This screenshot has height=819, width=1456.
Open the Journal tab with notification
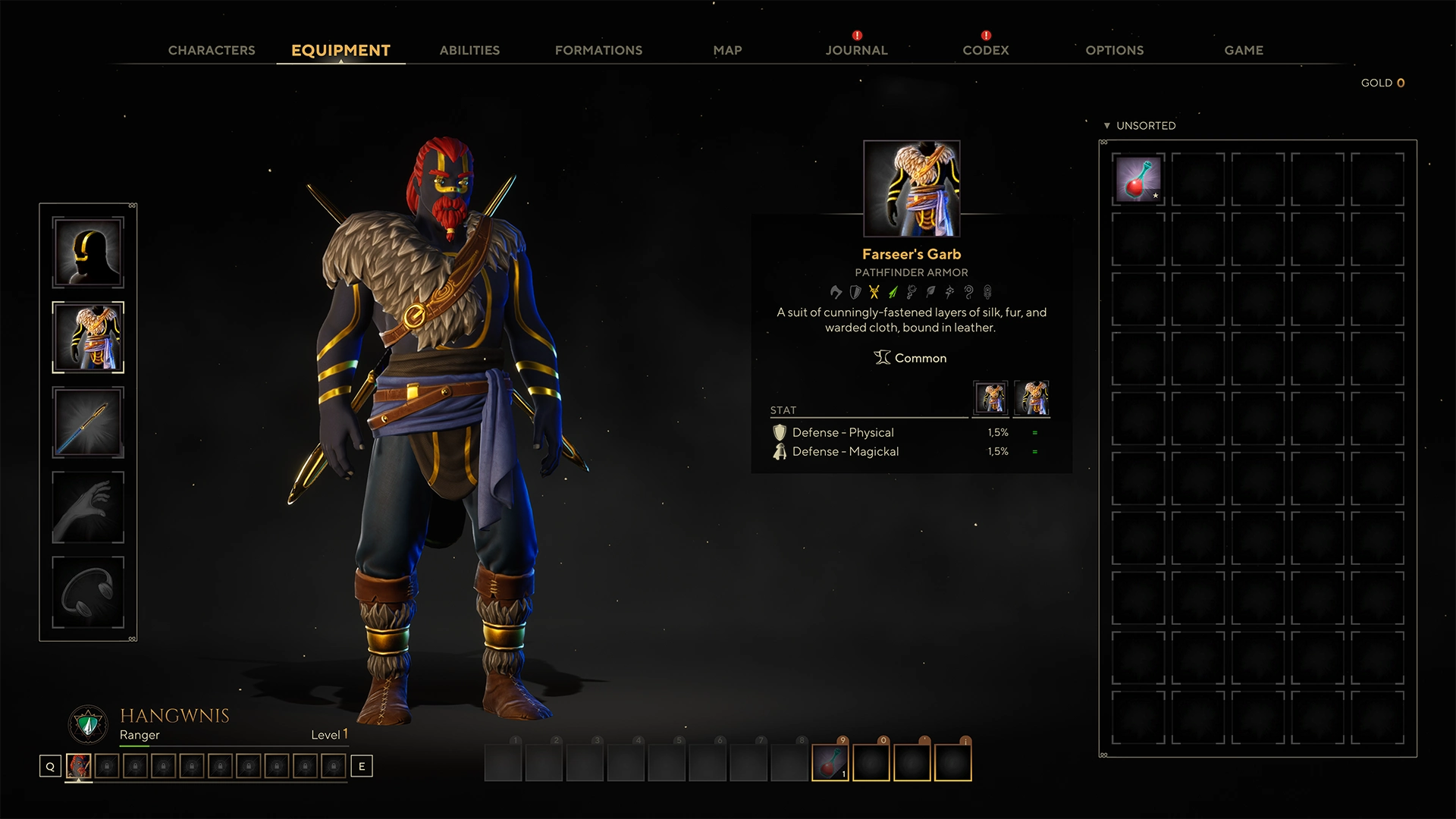pos(856,50)
